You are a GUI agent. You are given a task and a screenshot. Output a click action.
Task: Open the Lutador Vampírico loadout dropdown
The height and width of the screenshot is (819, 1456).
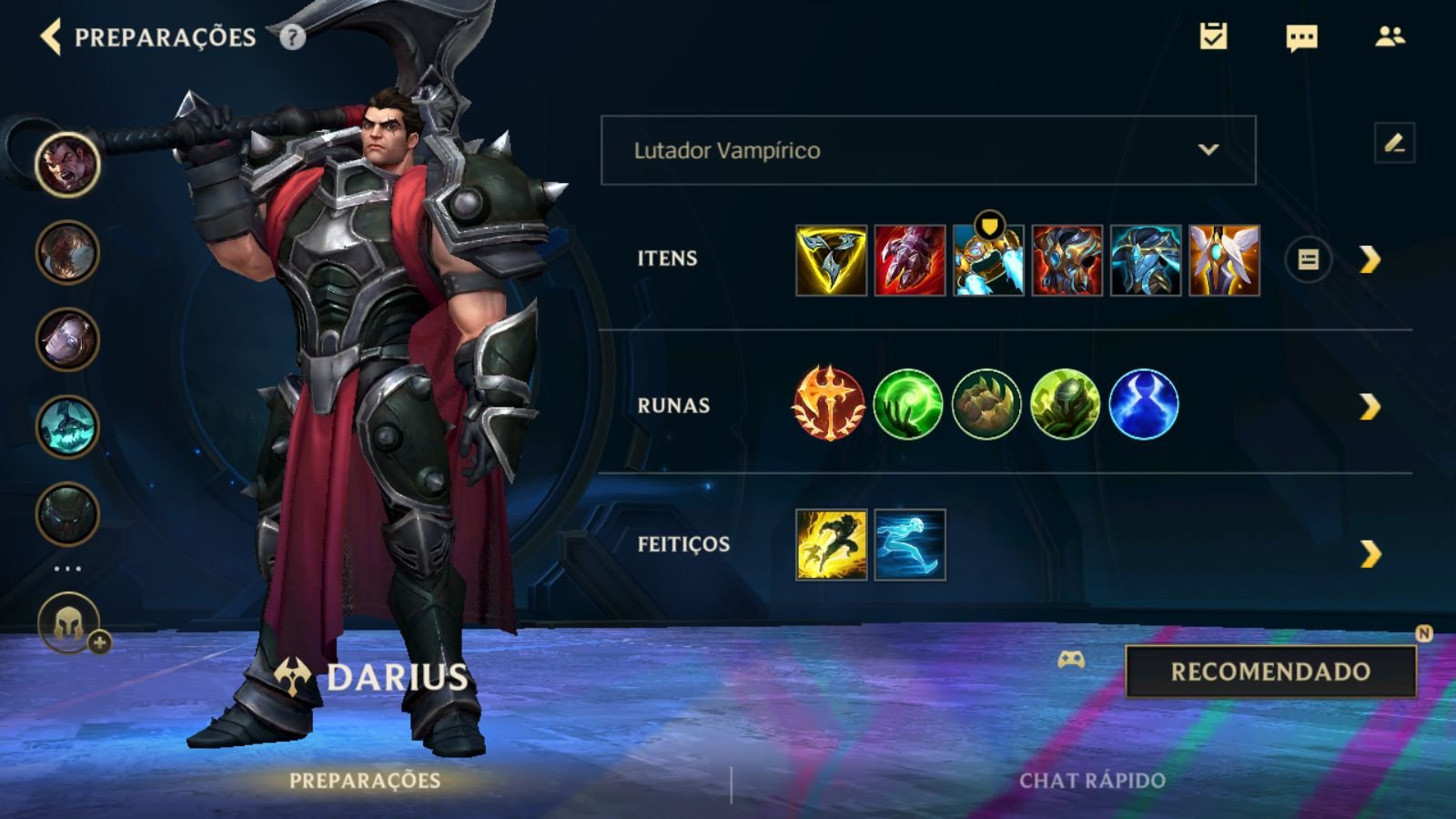coord(926,150)
